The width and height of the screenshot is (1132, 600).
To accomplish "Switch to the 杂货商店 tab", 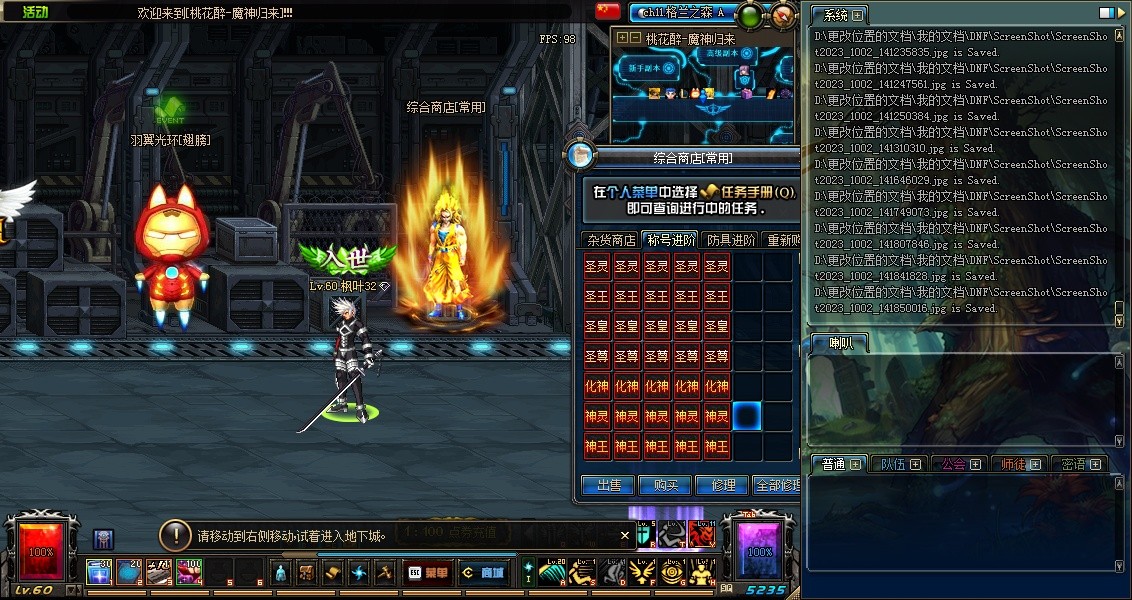I will click(x=611, y=240).
